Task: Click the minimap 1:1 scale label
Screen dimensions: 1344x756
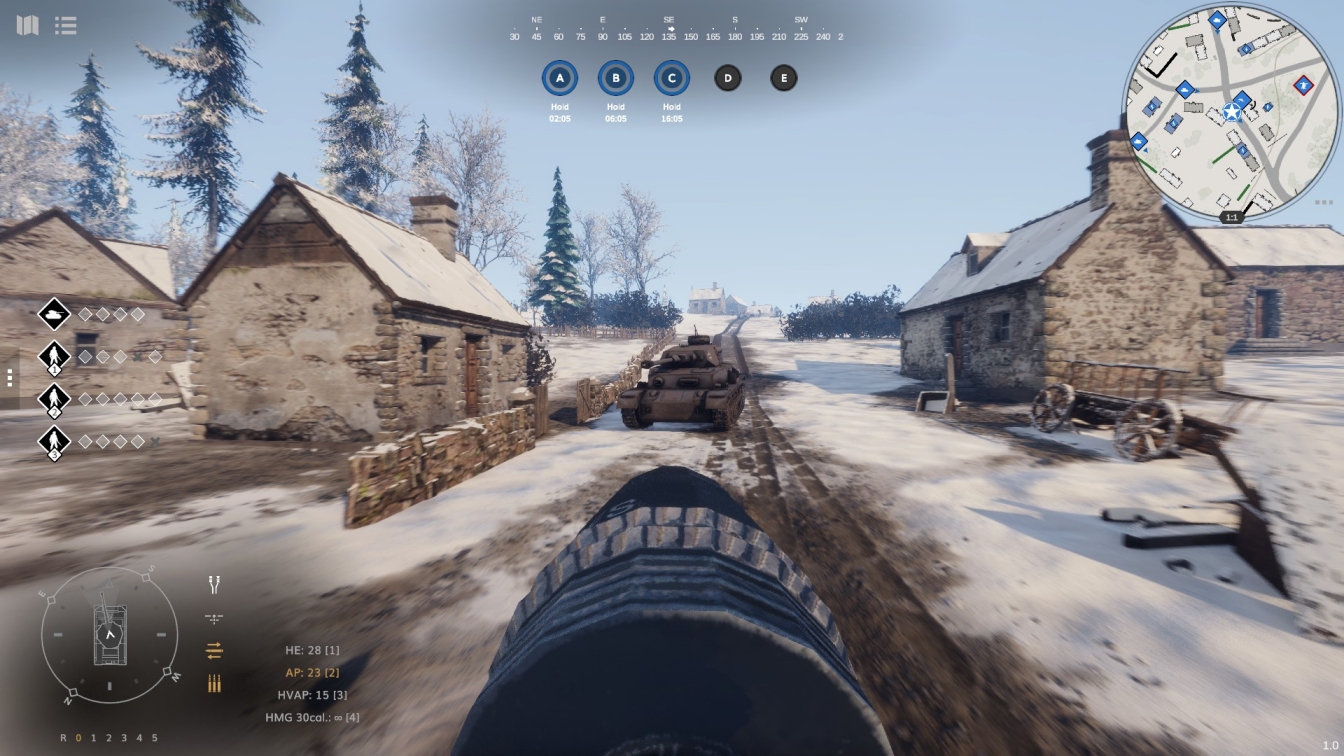Action: (1232, 217)
